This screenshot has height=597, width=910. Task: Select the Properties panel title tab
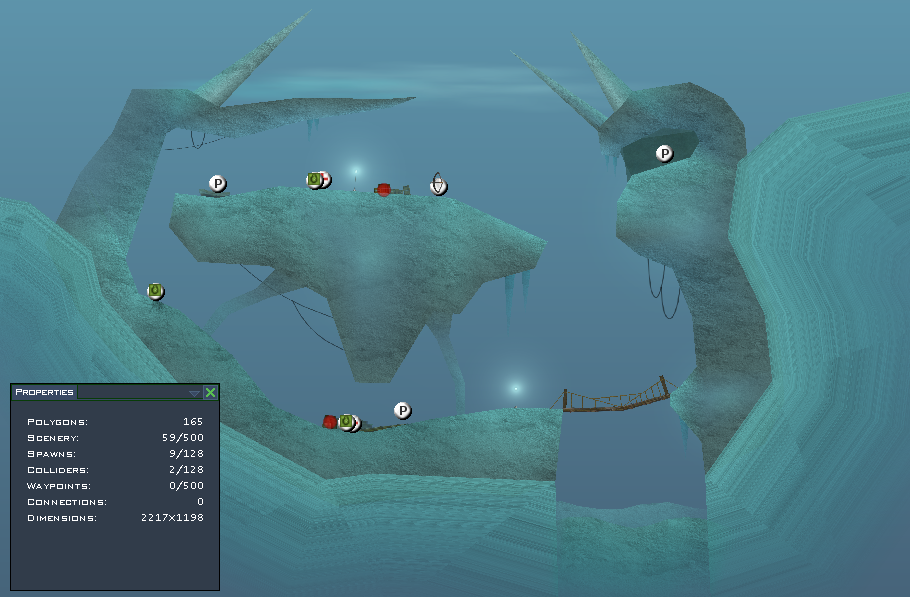(45, 393)
